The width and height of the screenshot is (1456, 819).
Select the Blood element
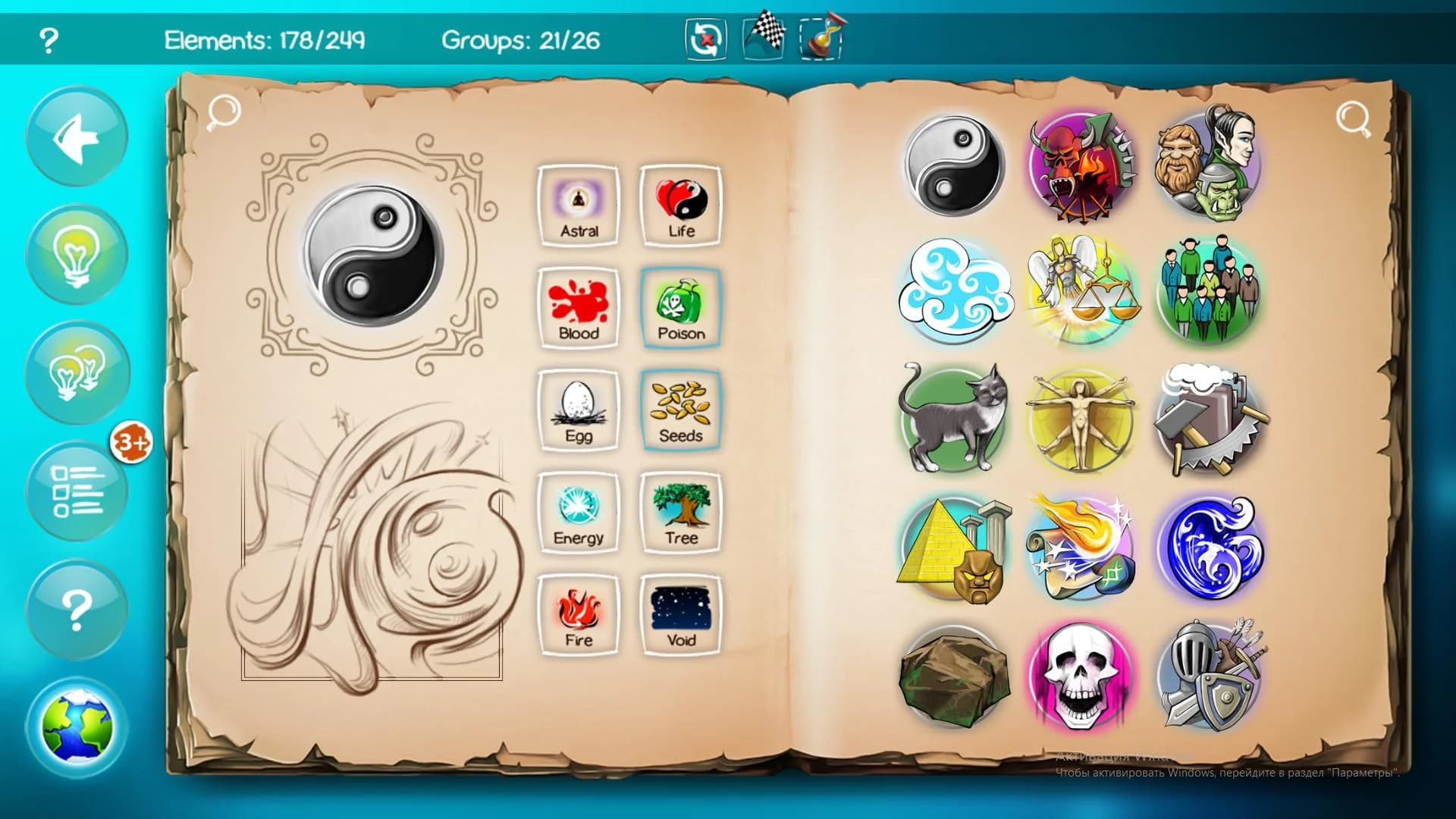(579, 307)
